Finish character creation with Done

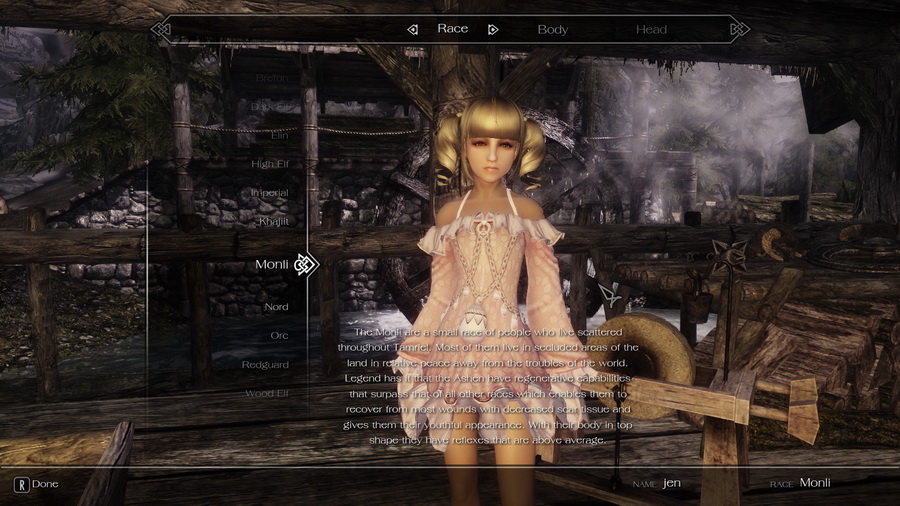(36, 484)
